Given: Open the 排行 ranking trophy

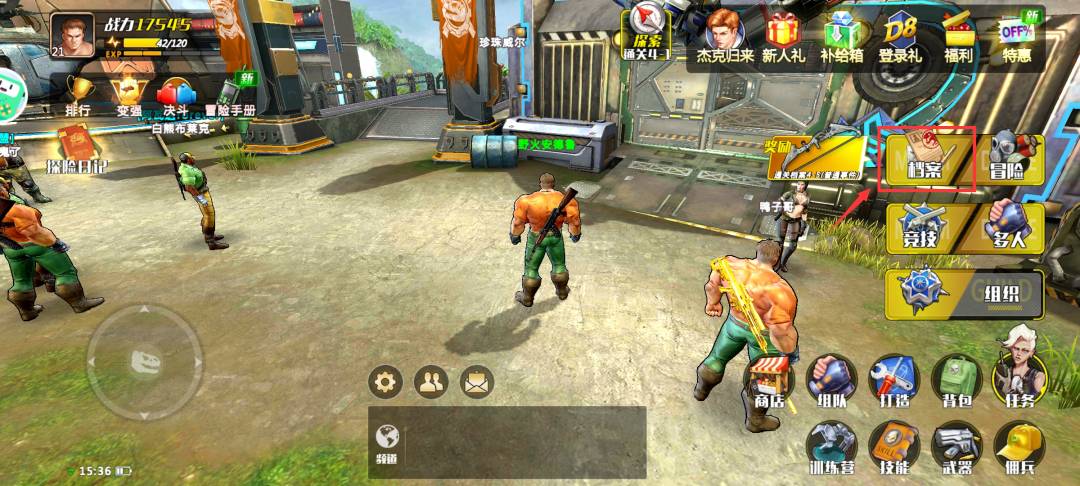Looking at the screenshot, I should pyautogui.click(x=78, y=95).
